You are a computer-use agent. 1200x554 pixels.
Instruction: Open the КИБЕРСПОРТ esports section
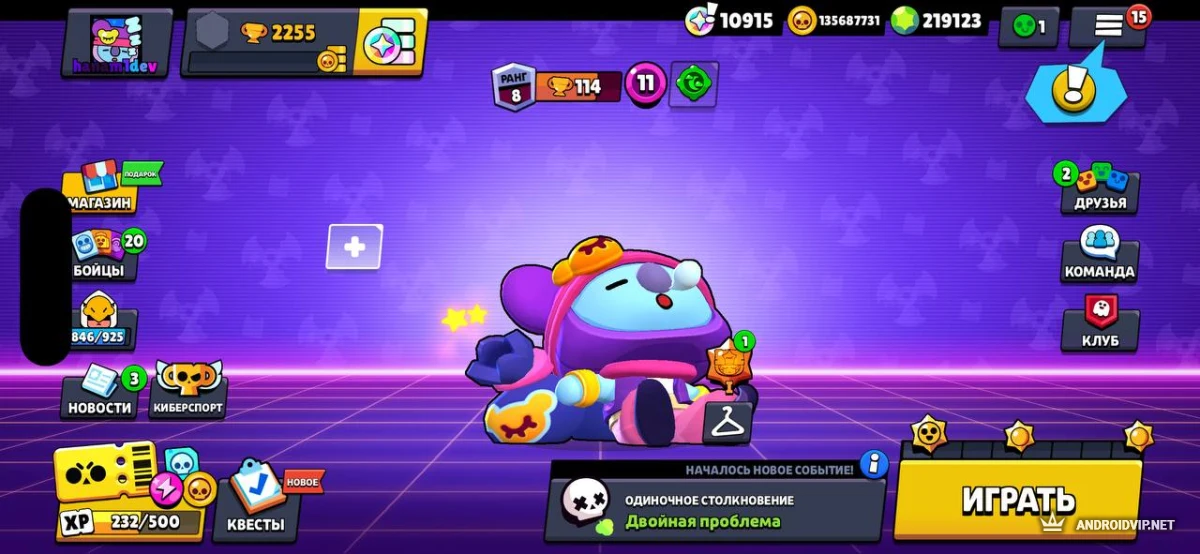coord(188,393)
